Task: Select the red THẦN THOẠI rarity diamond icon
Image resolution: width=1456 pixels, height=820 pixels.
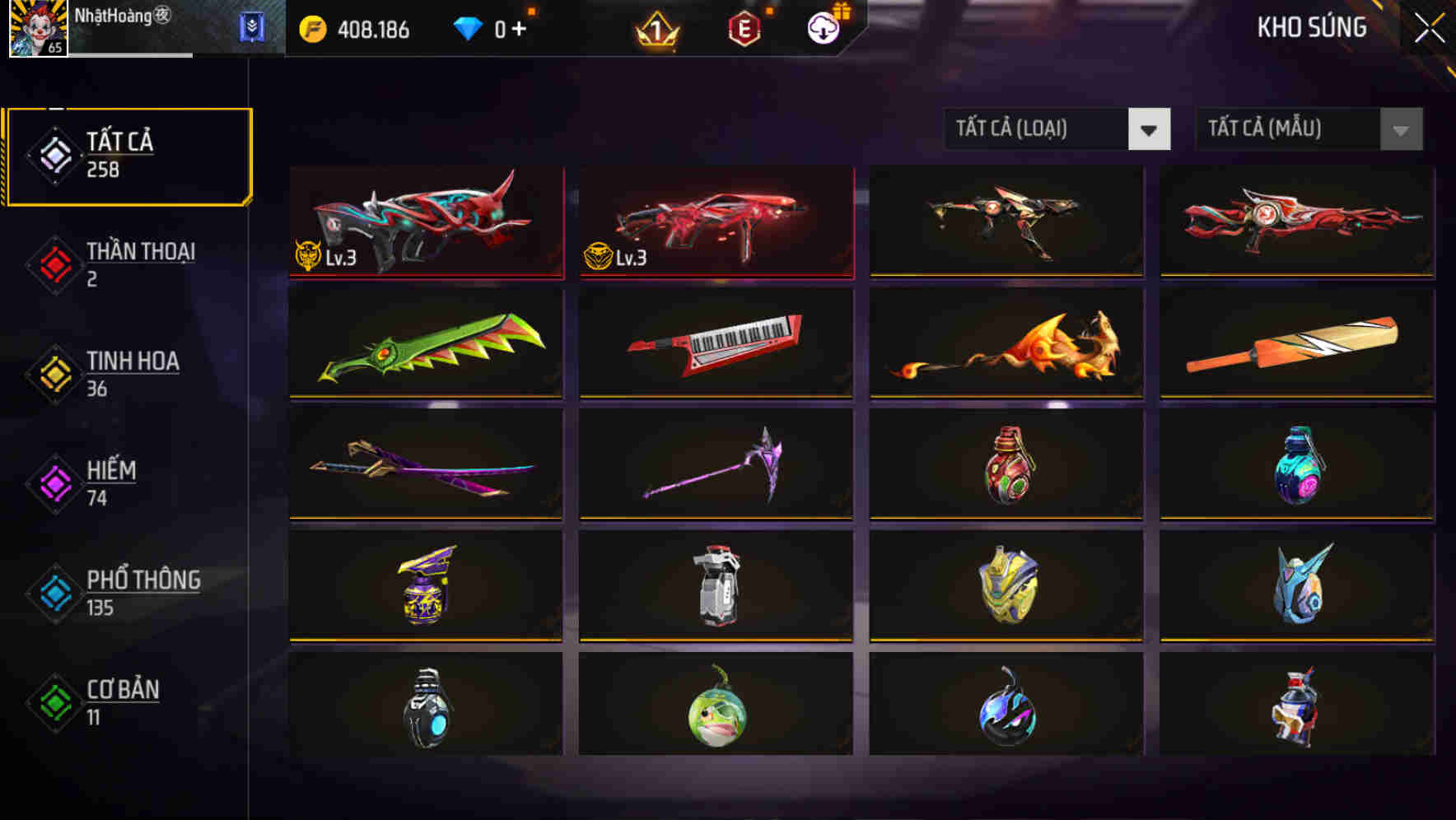Action: click(54, 263)
